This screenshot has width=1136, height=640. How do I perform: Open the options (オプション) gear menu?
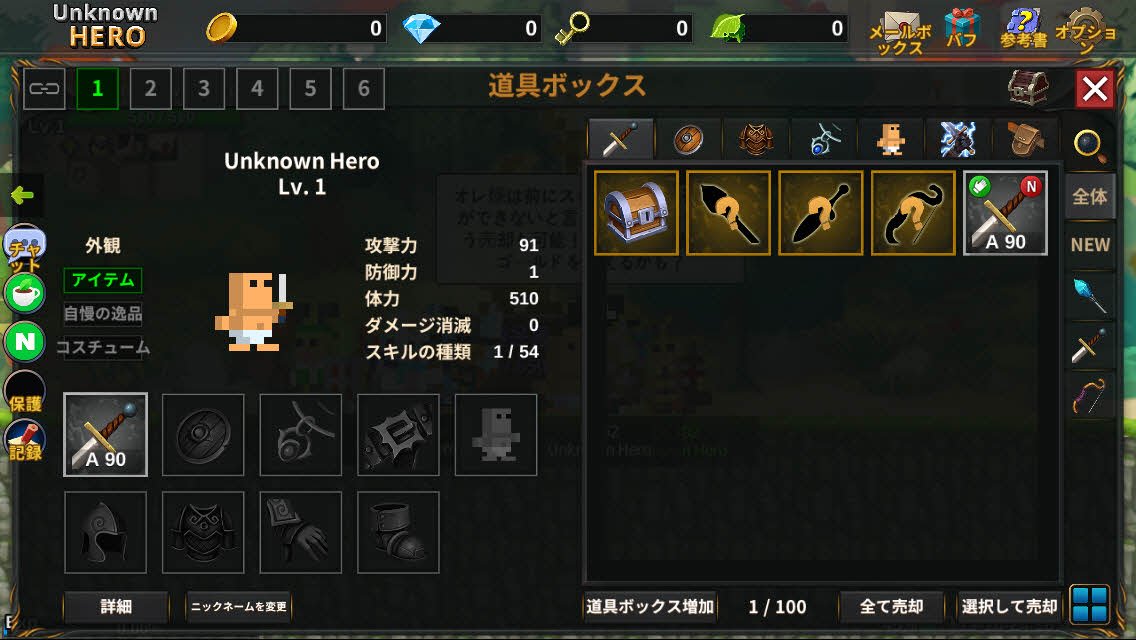tap(1085, 30)
